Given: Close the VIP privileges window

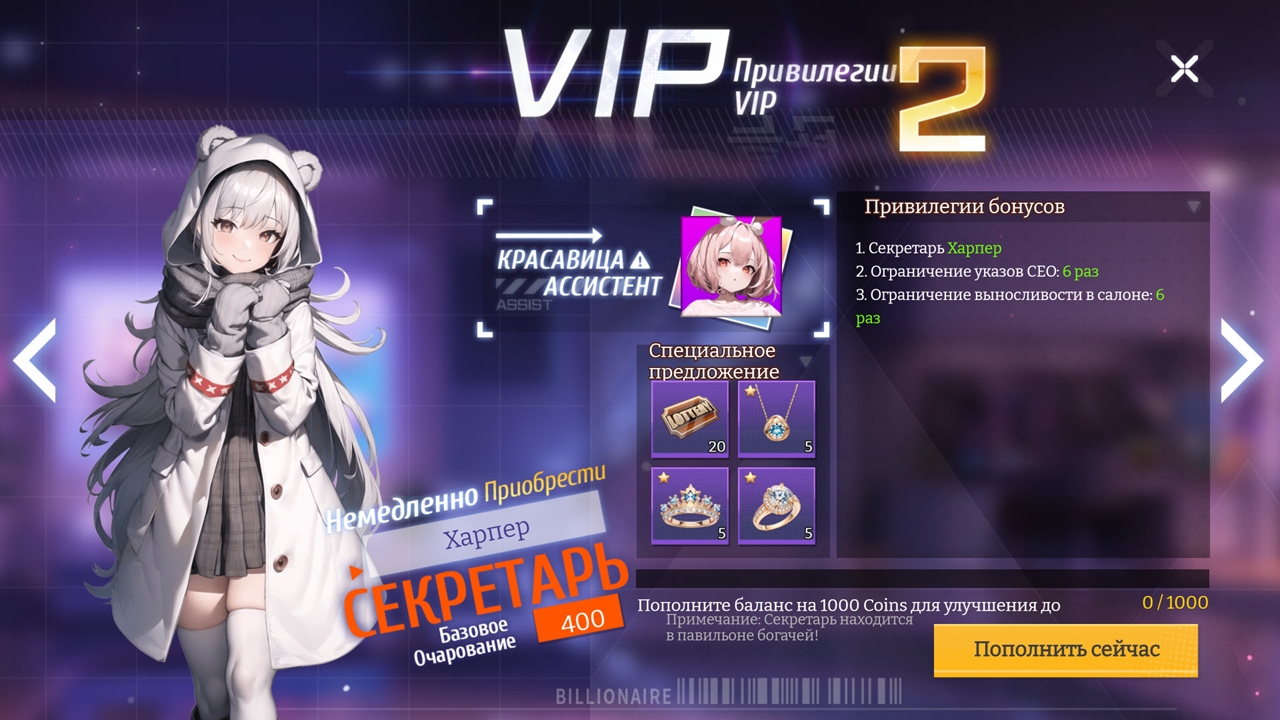Looking at the screenshot, I should [1185, 68].
